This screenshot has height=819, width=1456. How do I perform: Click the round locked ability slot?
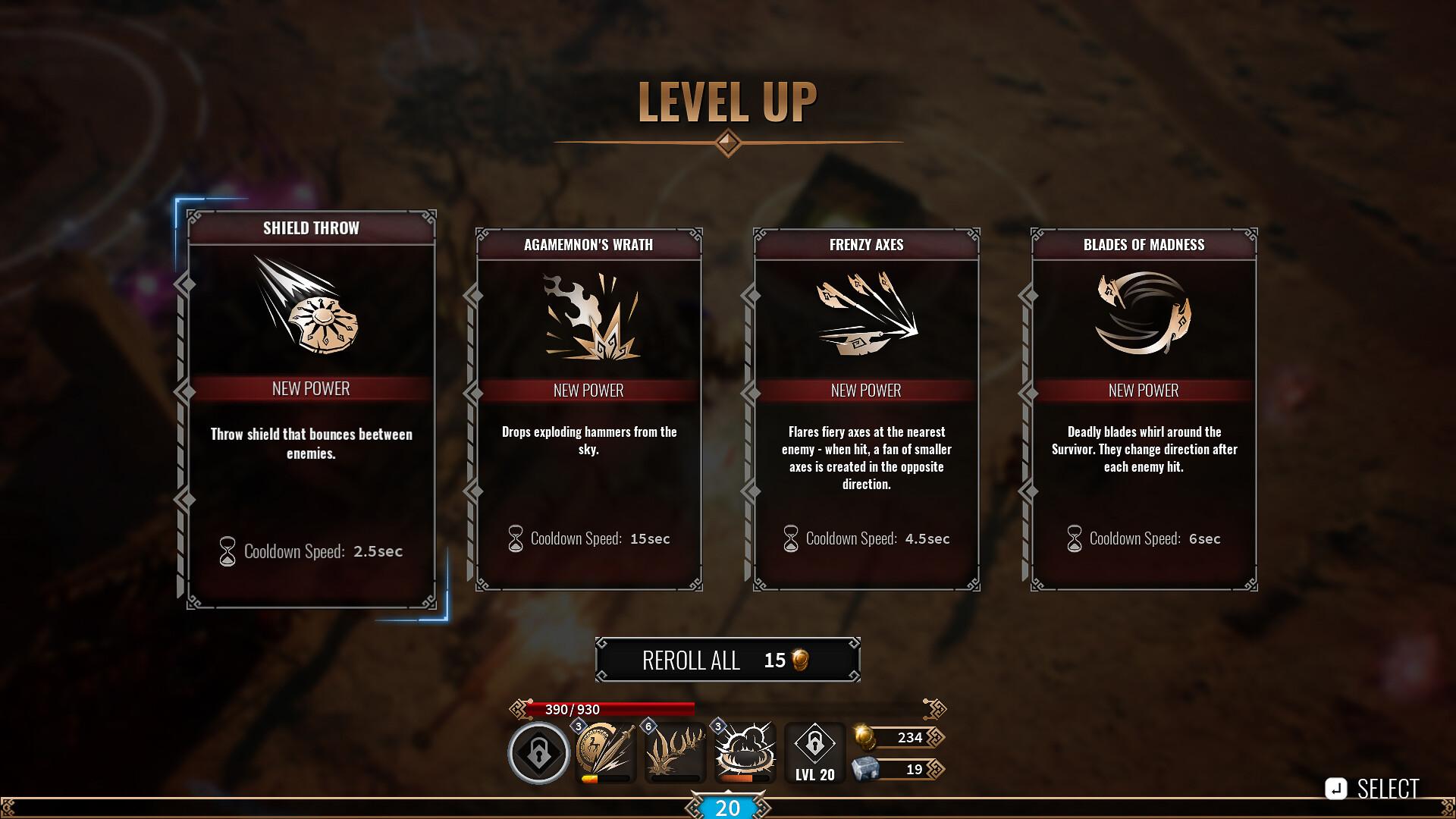[538, 753]
